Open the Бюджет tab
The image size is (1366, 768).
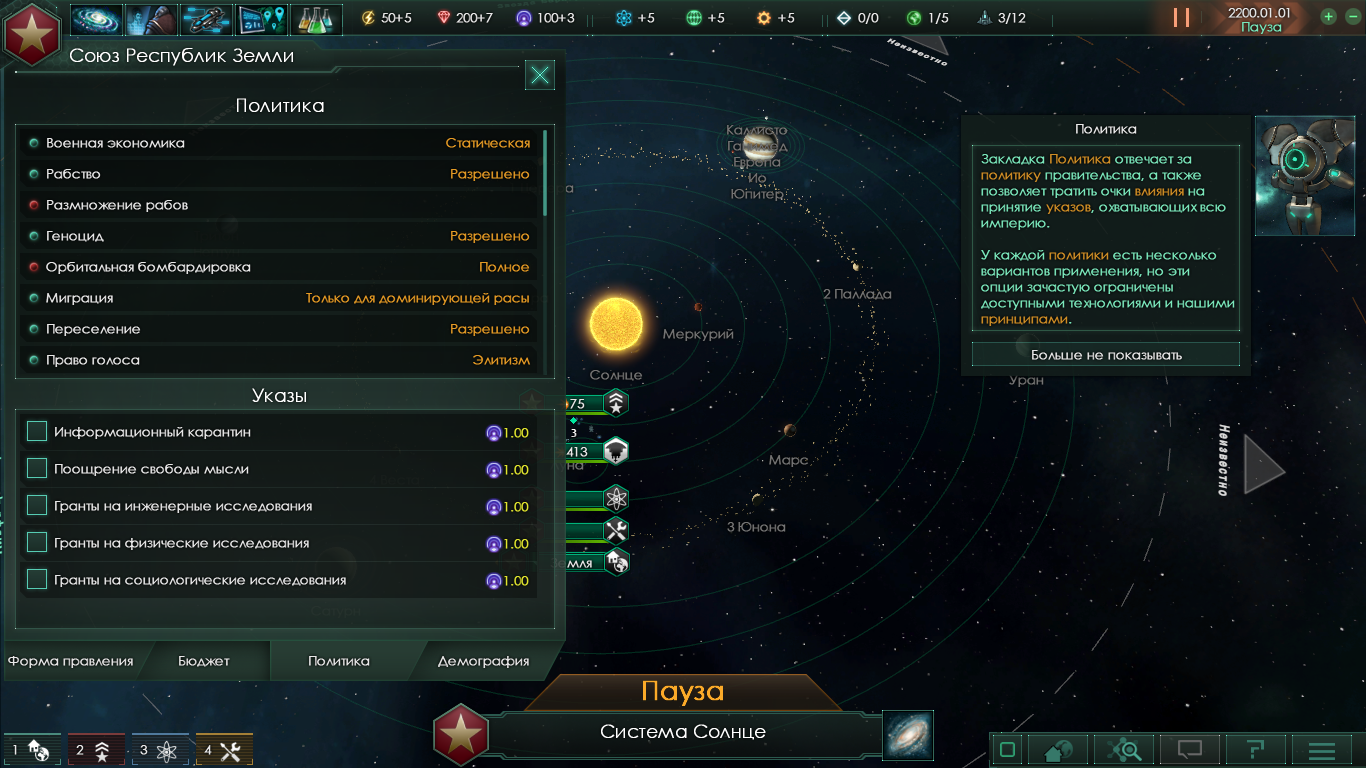[204, 661]
